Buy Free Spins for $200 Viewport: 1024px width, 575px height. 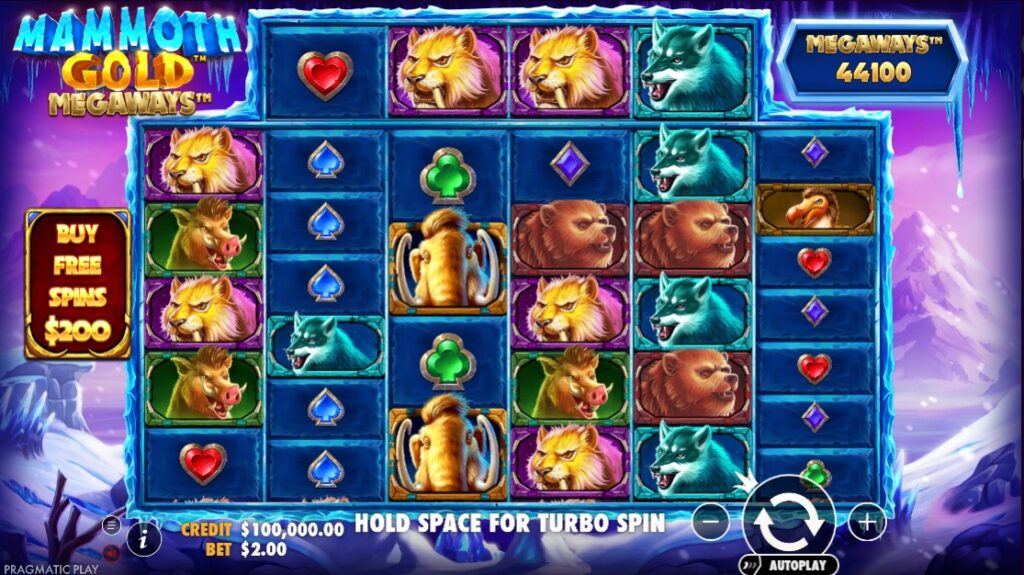[x=78, y=283]
